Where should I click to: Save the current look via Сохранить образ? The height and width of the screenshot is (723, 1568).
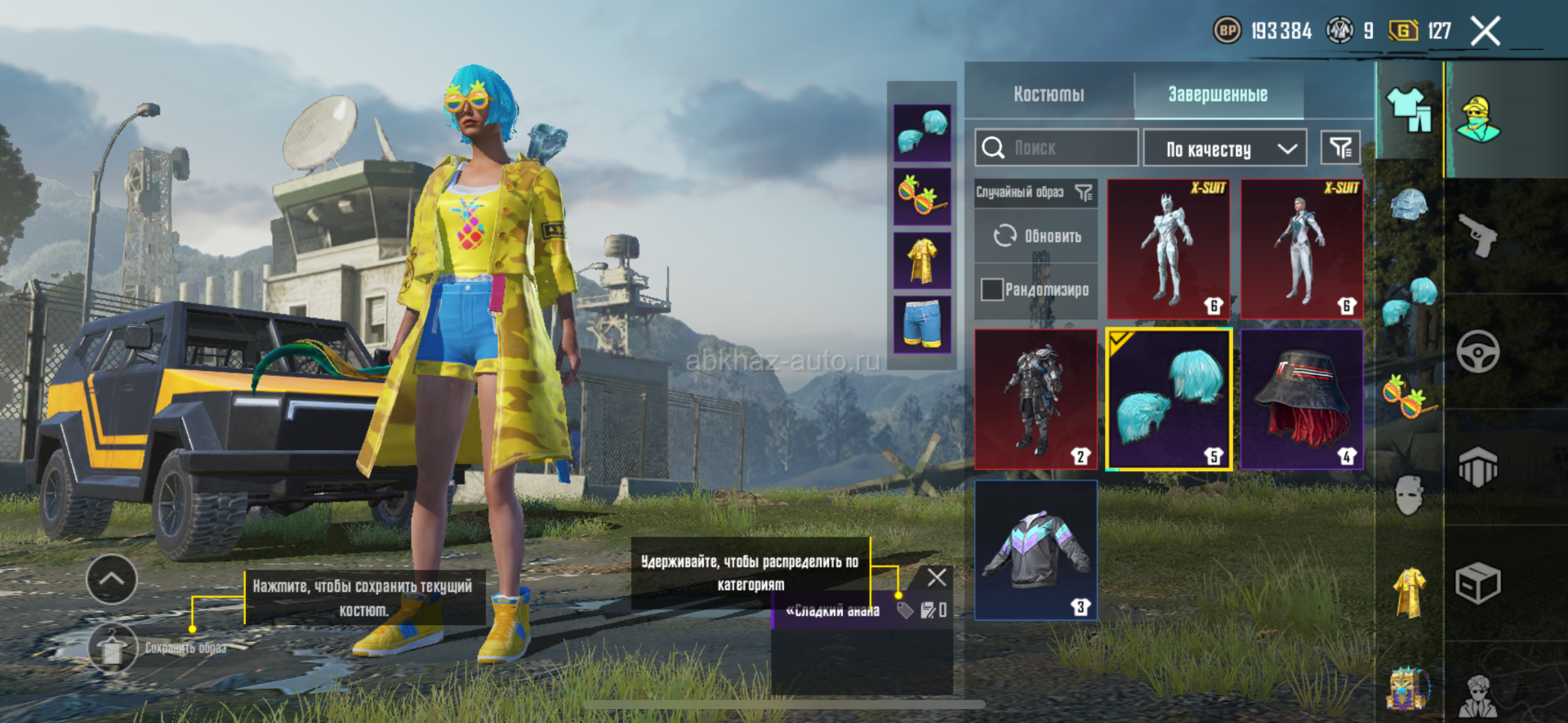pos(113,648)
